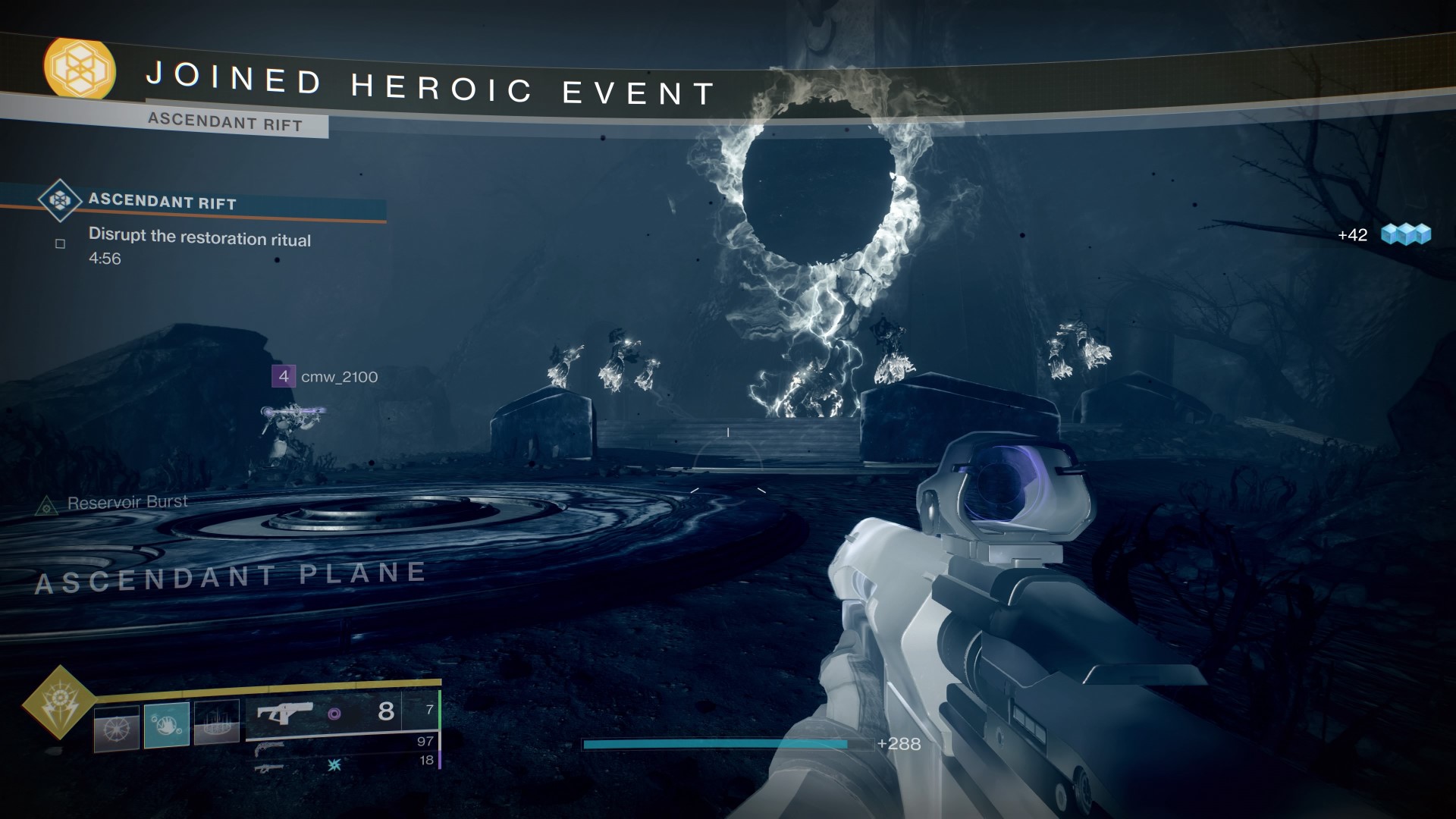The height and width of the screenshot is (819, 1456).
Task: Select the Ascendant Rift diamond objective icon
Action: coord(59,199)
